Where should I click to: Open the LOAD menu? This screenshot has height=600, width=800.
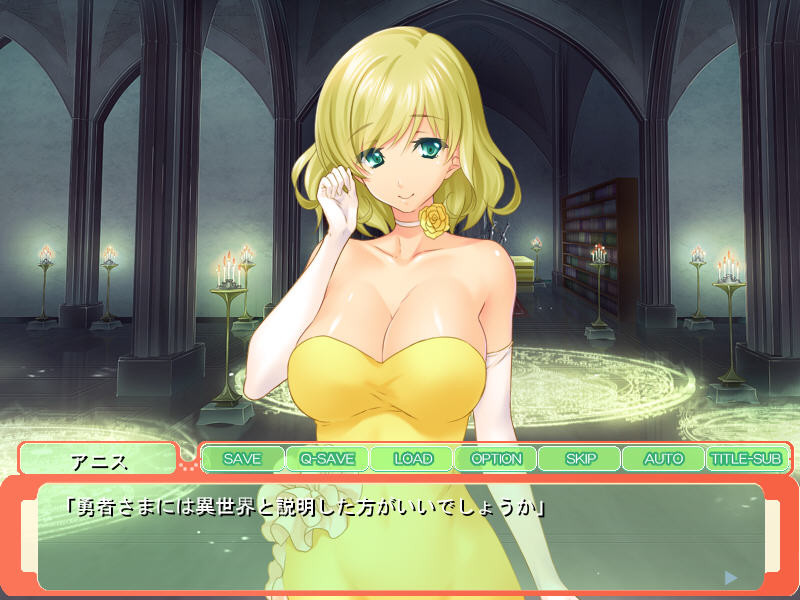[412, 459]
